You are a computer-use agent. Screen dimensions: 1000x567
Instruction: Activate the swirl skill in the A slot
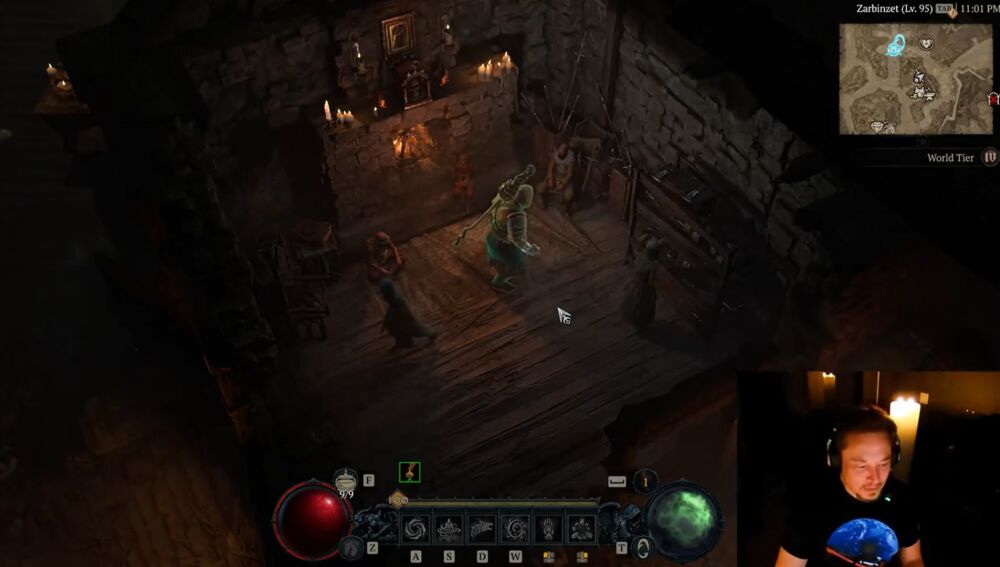pyautogui.click(x=416, y=528)
